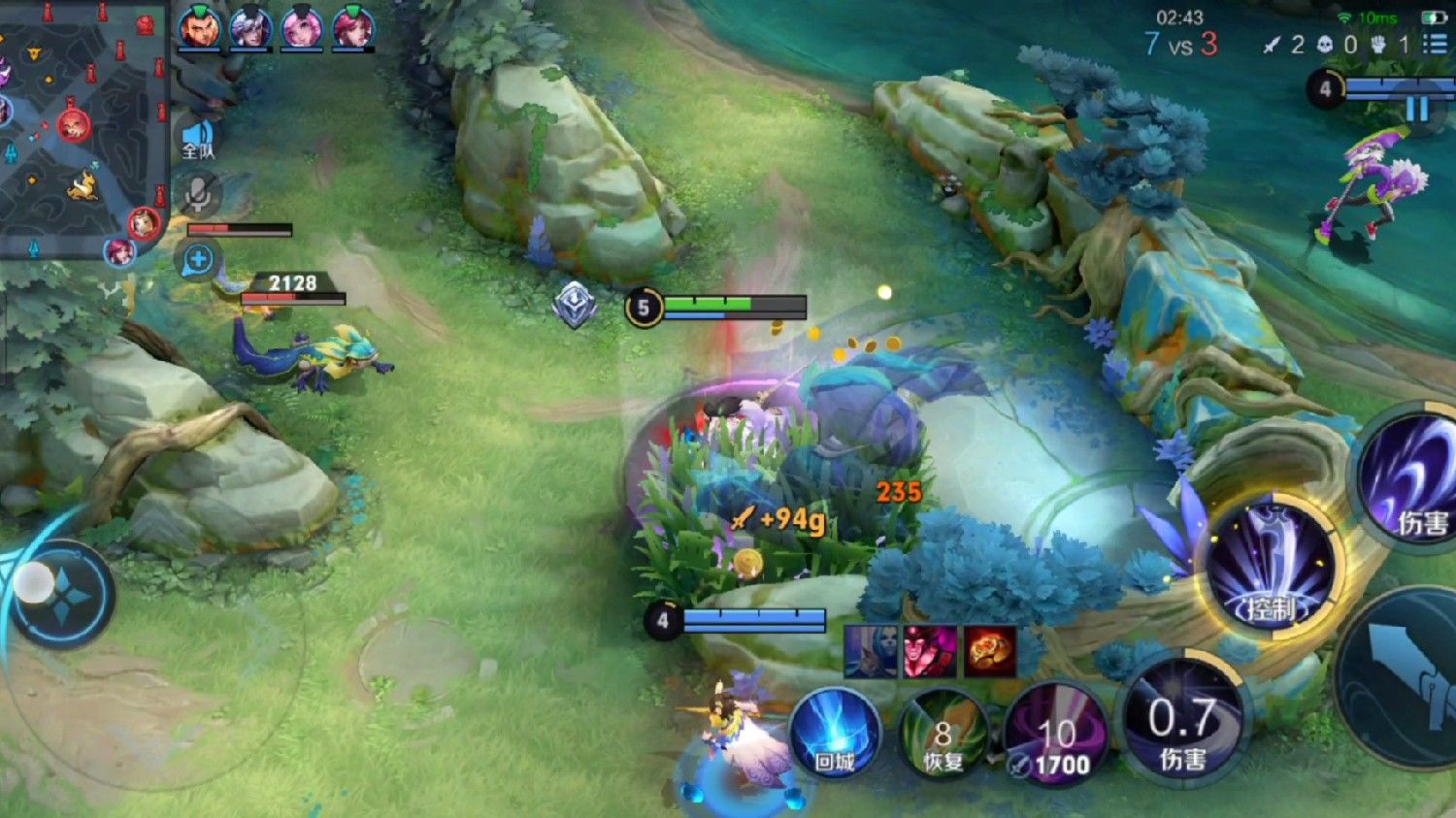The width and height of the screenshot is (1456, 818).
Task: Open the quick chat plus bubble
Action: click(x=198, y=260)
